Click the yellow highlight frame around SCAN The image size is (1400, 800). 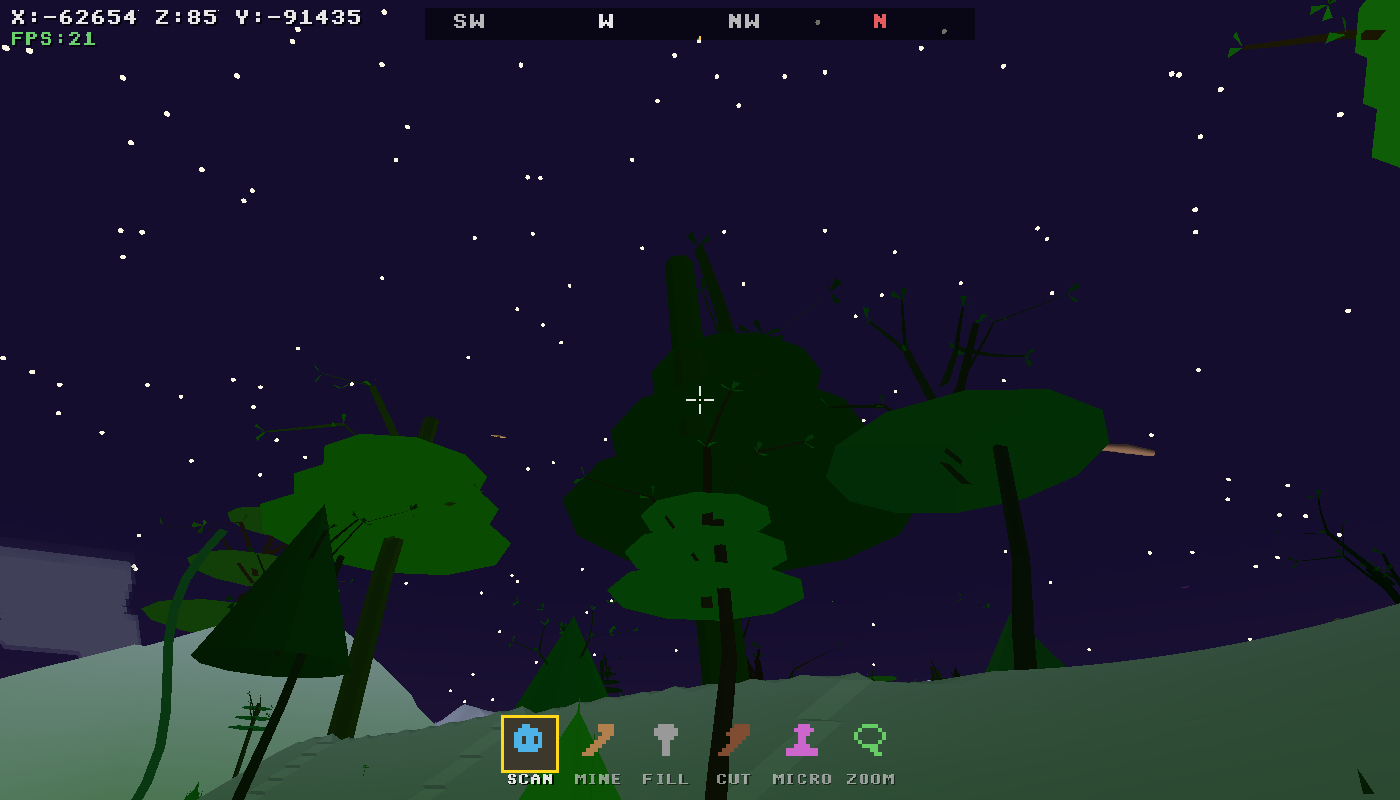[x=529, y=717]
